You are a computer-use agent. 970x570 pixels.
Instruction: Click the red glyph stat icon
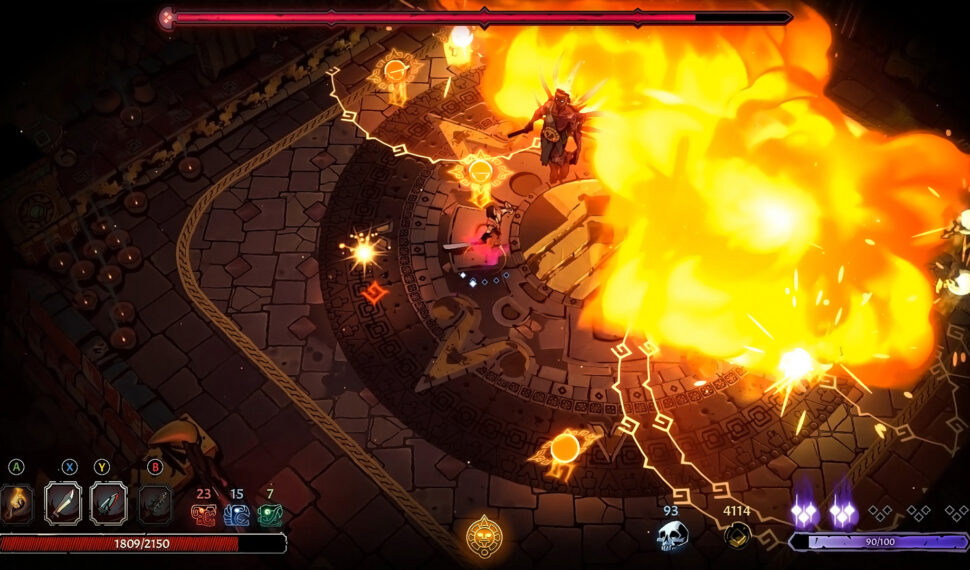(203, 514)
